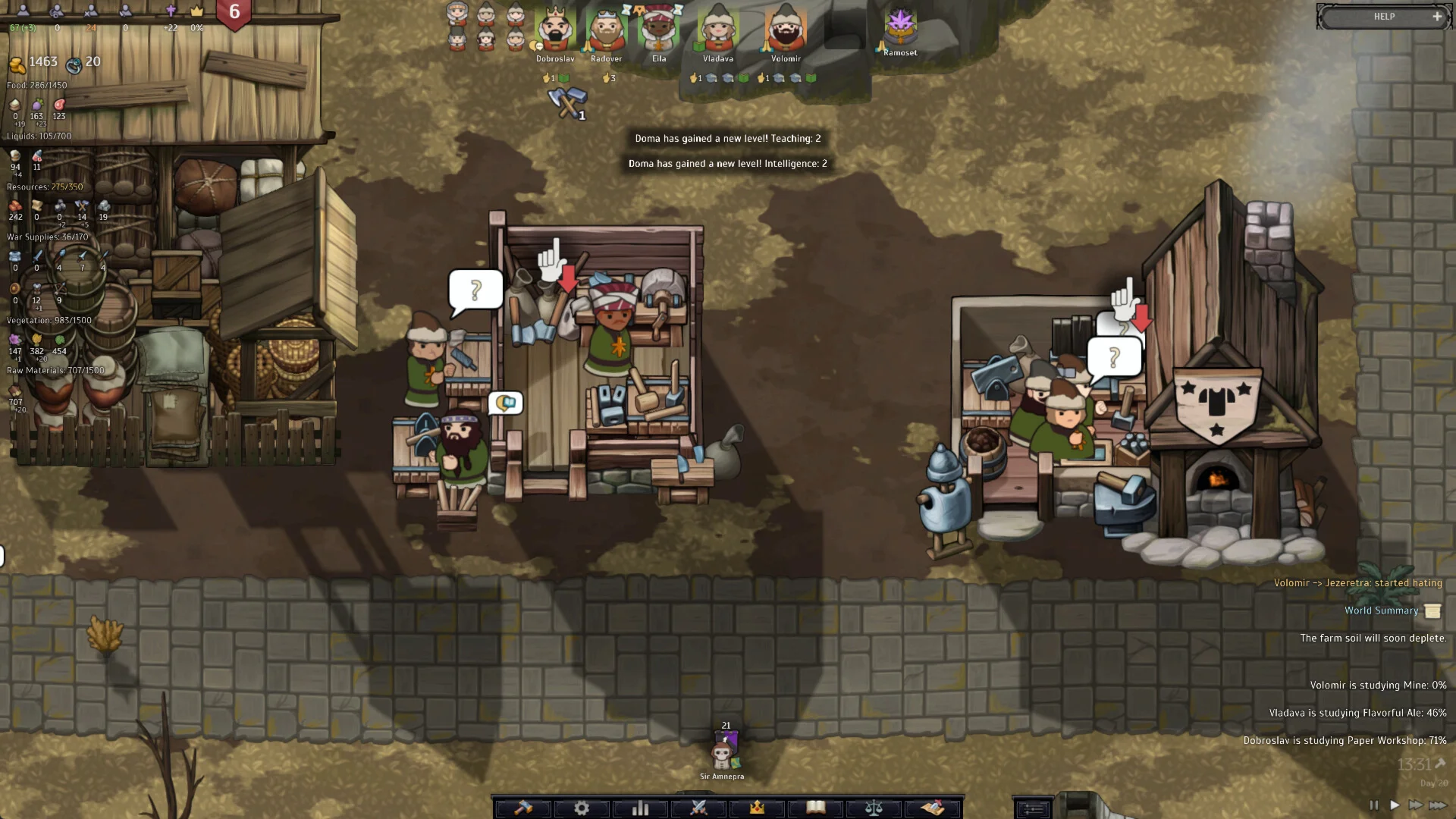Viewport: 1456px width, 819px height.
Task: Pause the game
Action: 1374,805
